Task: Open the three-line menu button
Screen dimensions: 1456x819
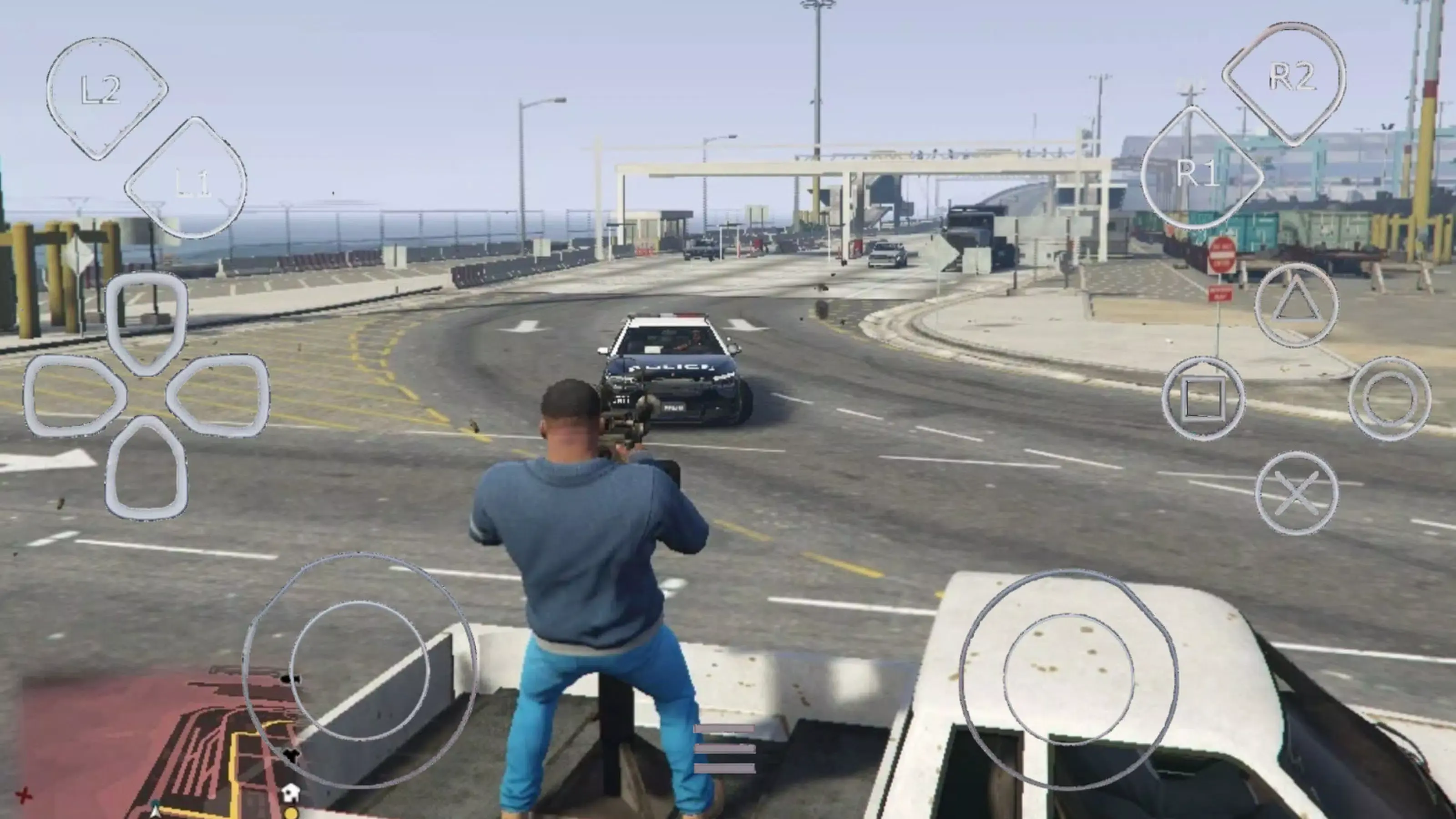Action: pyautogui.click(x=724, y=748)
